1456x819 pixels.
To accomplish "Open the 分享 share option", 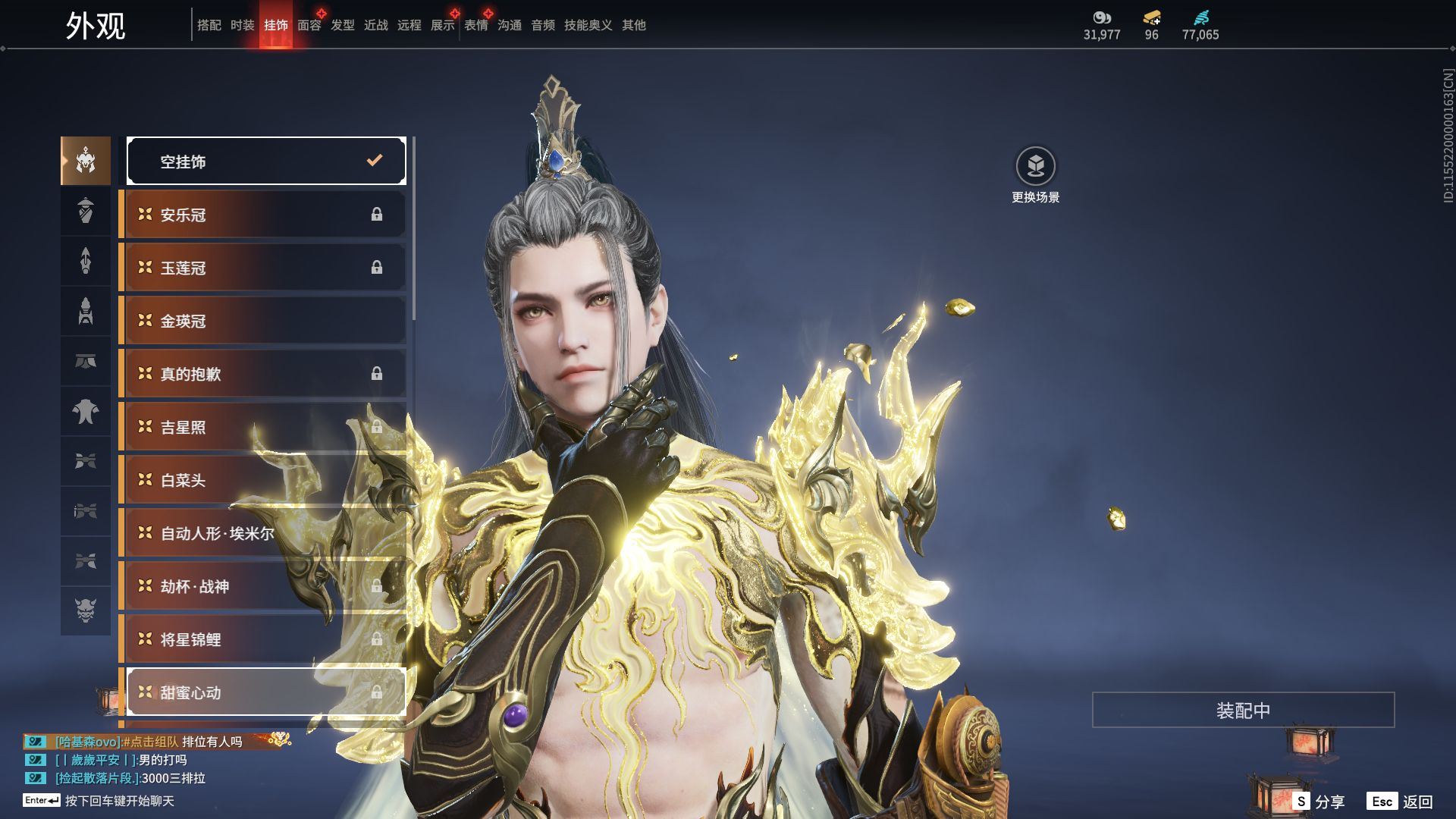I will [x=1319, y=802].
